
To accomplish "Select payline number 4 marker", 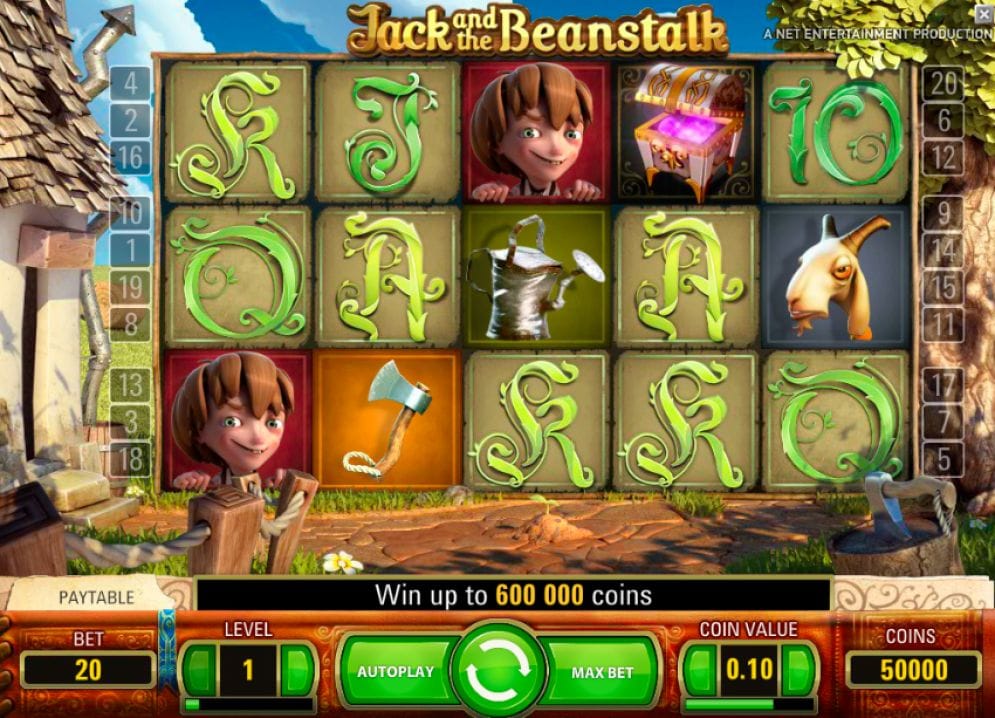I will pyautogui.click(x=131, y=82).
